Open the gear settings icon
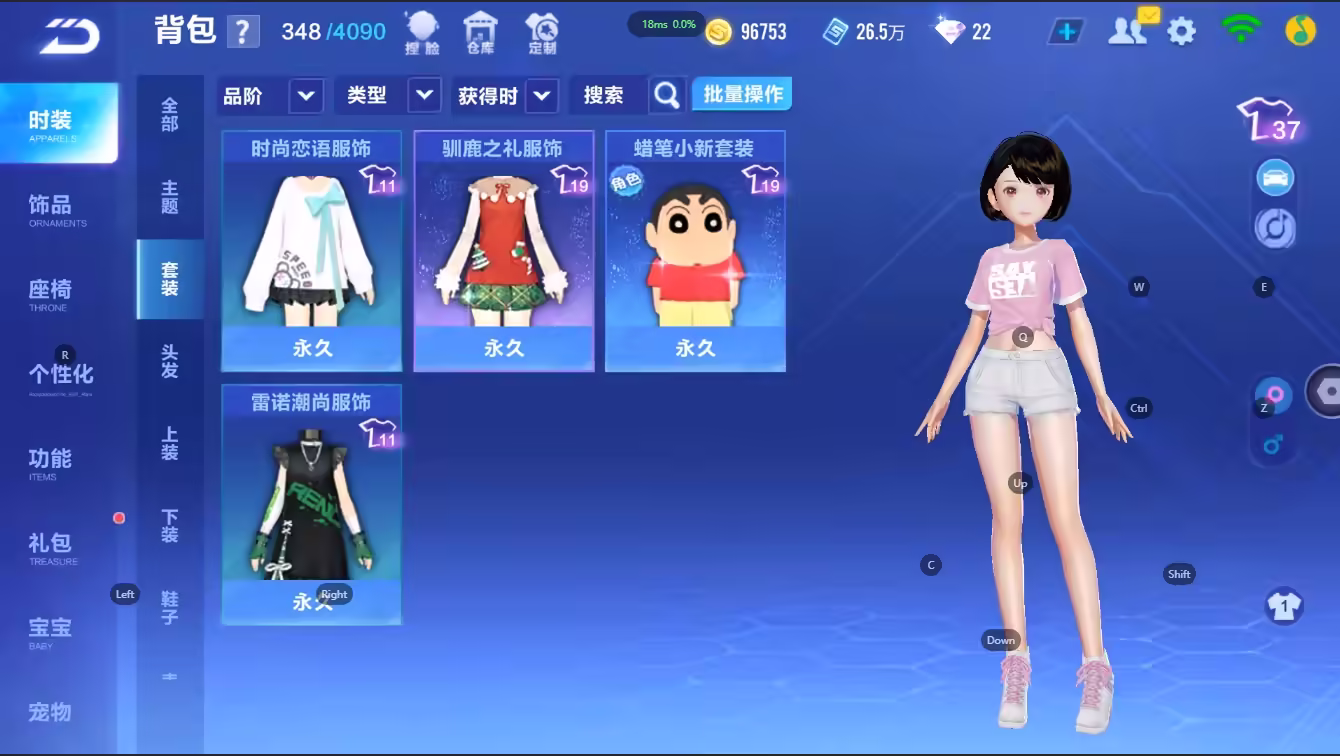1340x756 pixels. pos(1181,32)
